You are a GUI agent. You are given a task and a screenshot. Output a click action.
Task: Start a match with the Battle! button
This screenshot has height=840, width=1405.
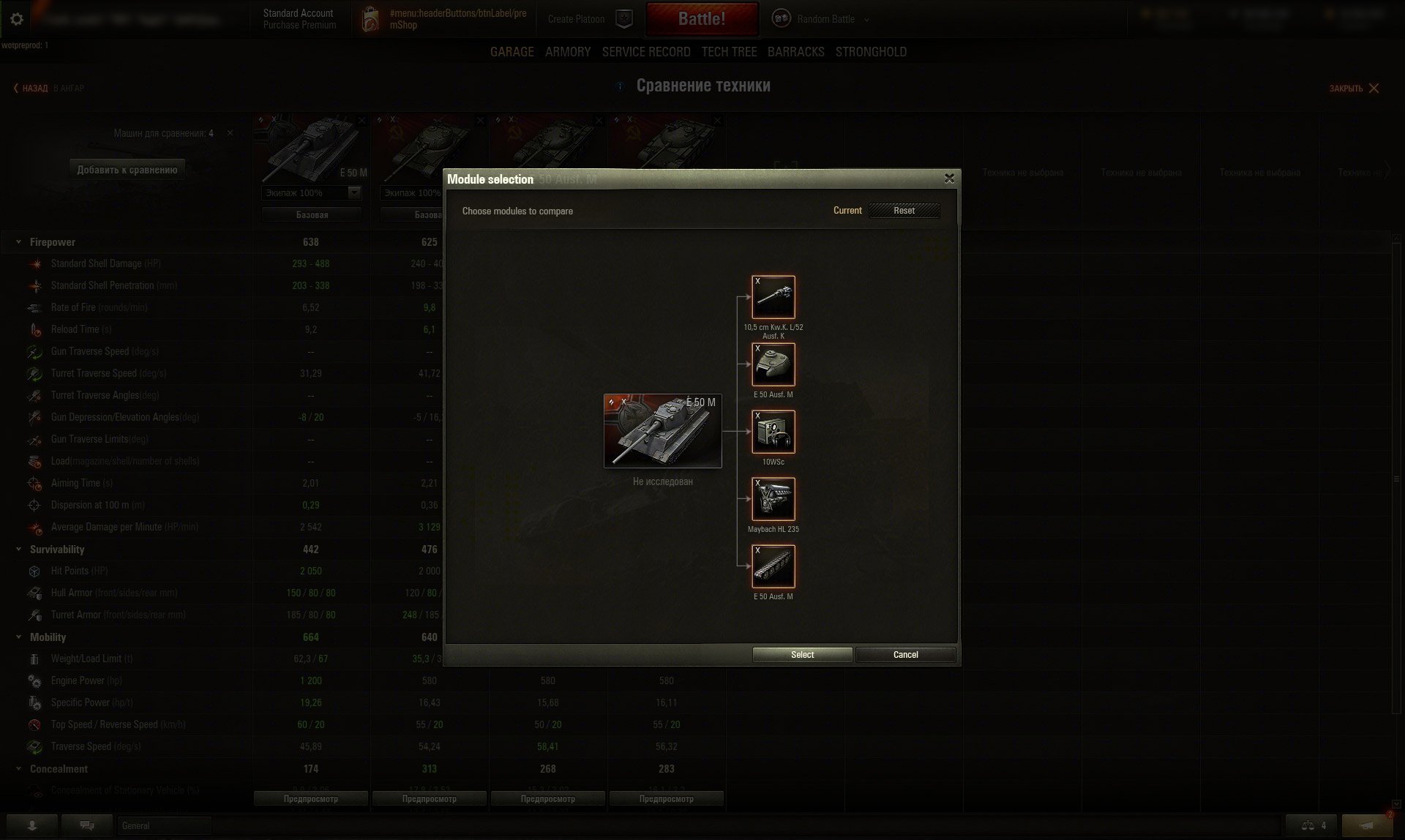point(701,19)
